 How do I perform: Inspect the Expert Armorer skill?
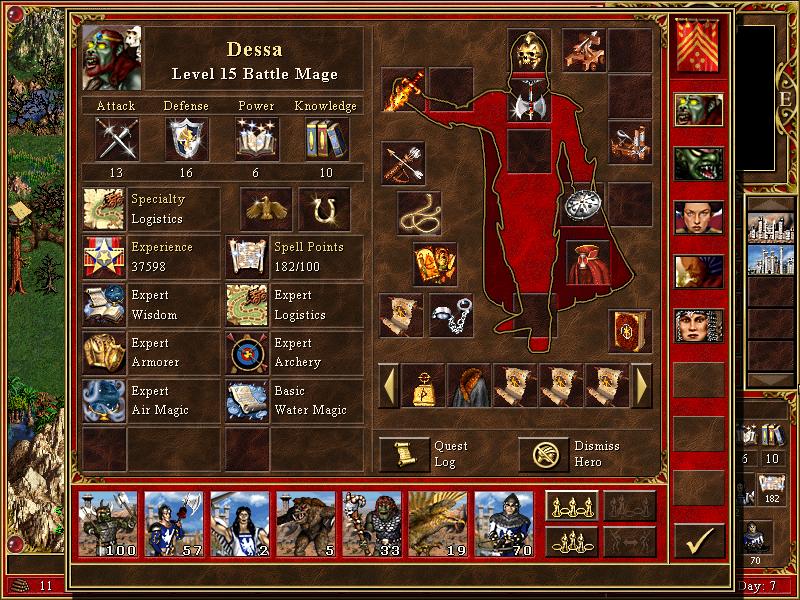(x=104, y=353)
